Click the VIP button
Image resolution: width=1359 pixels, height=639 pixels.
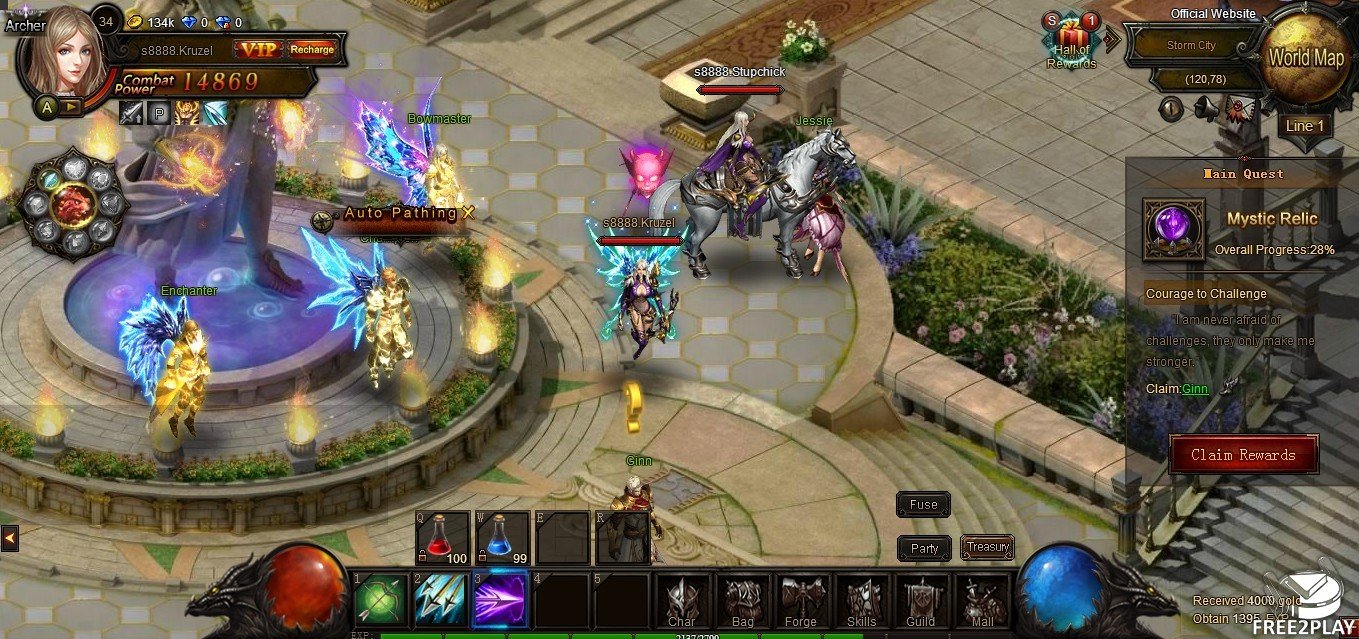pyautogui.click(x=258, y=49)
